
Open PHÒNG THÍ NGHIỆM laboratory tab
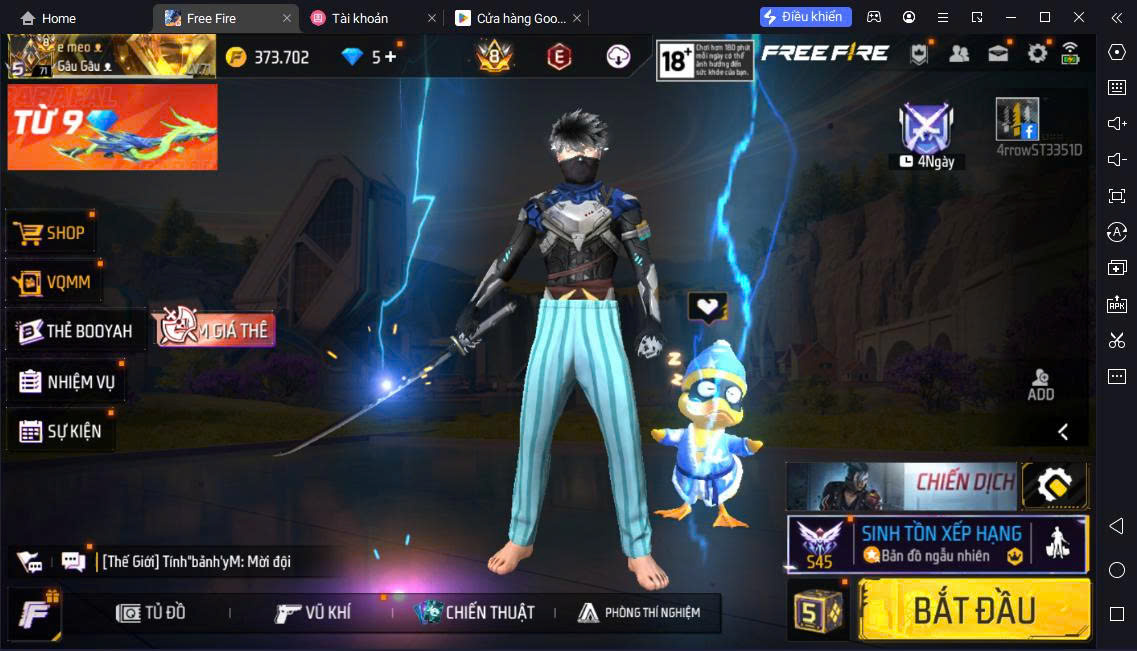click(639, 612)
